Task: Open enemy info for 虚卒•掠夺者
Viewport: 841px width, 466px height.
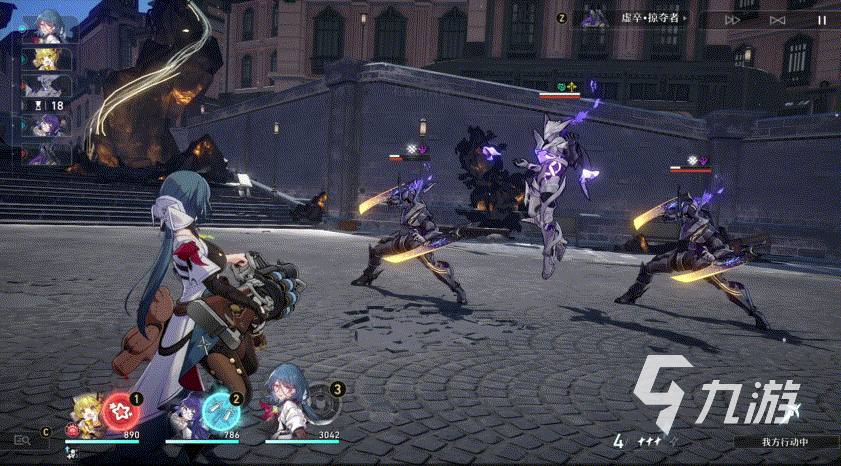Action: point(641,18)
